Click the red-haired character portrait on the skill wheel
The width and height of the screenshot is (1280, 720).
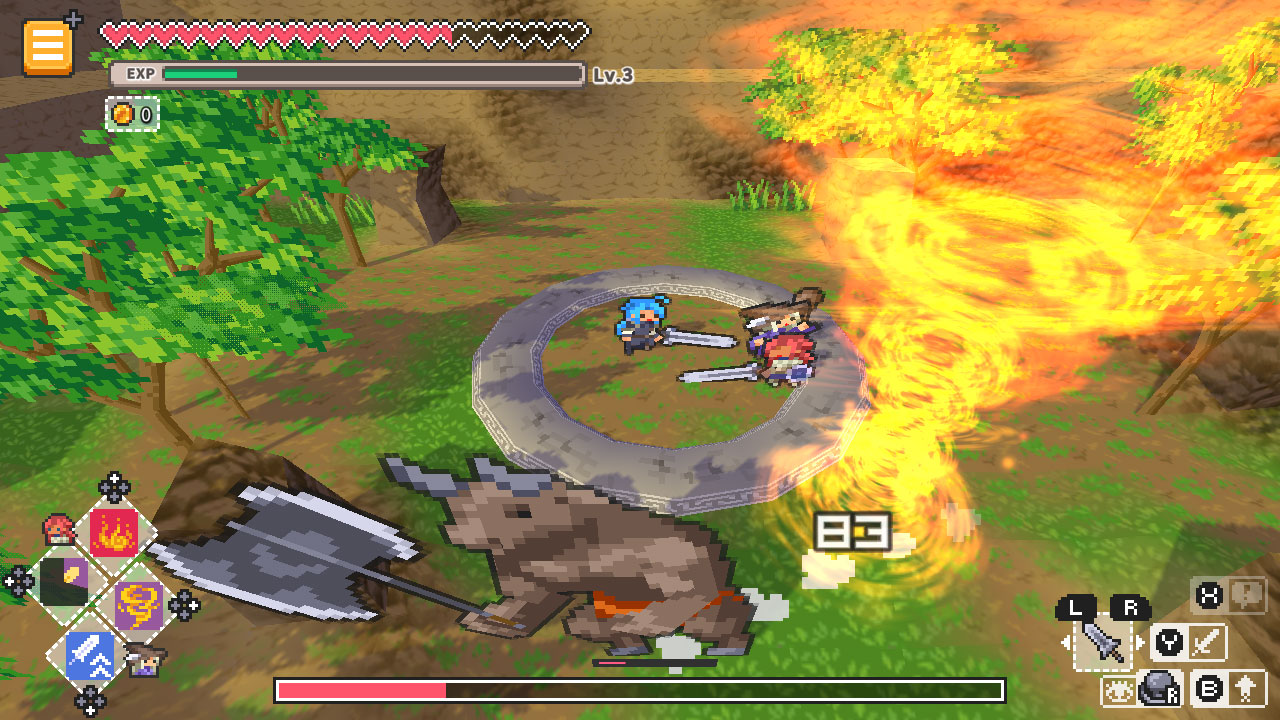coord(59,532)
